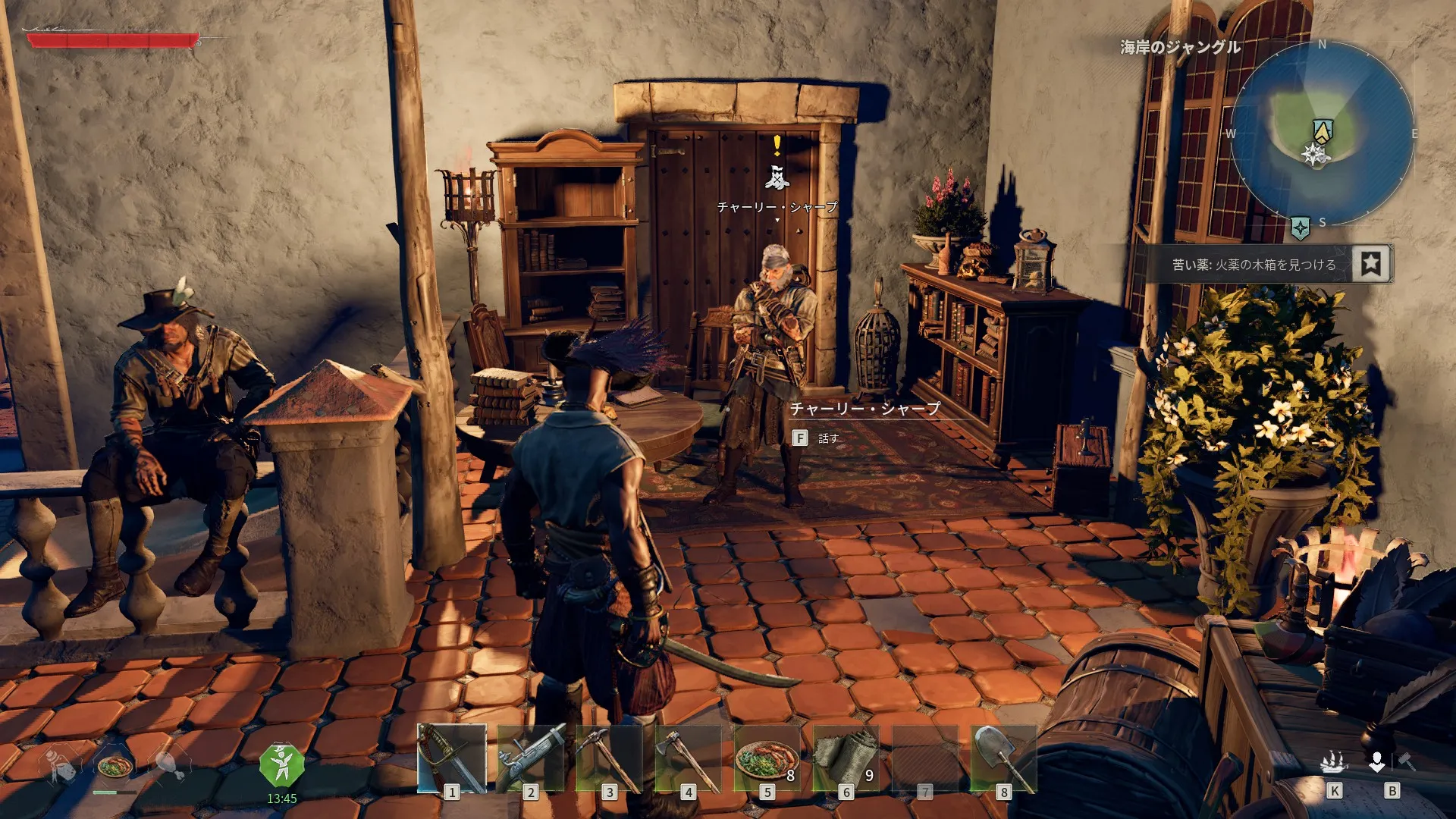Viewport: 1456px width, 819px height.
Task: Open the tracked quest 苦い薬 objective banner
Action: coord(1254,265)
